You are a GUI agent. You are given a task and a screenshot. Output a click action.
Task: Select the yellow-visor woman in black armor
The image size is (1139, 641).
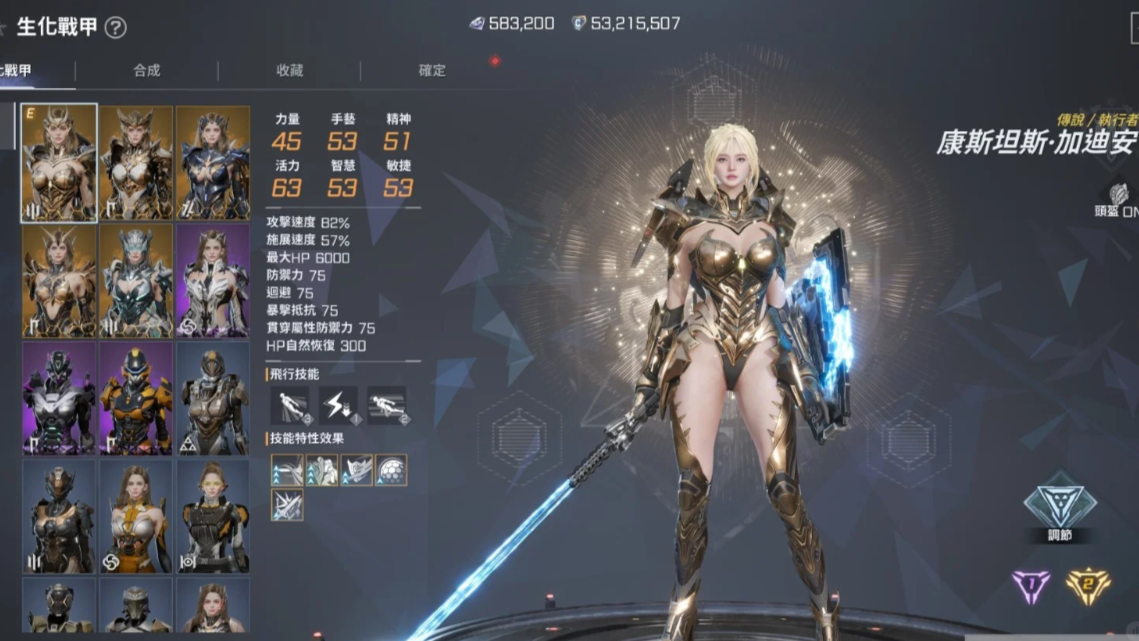[213, 516]
